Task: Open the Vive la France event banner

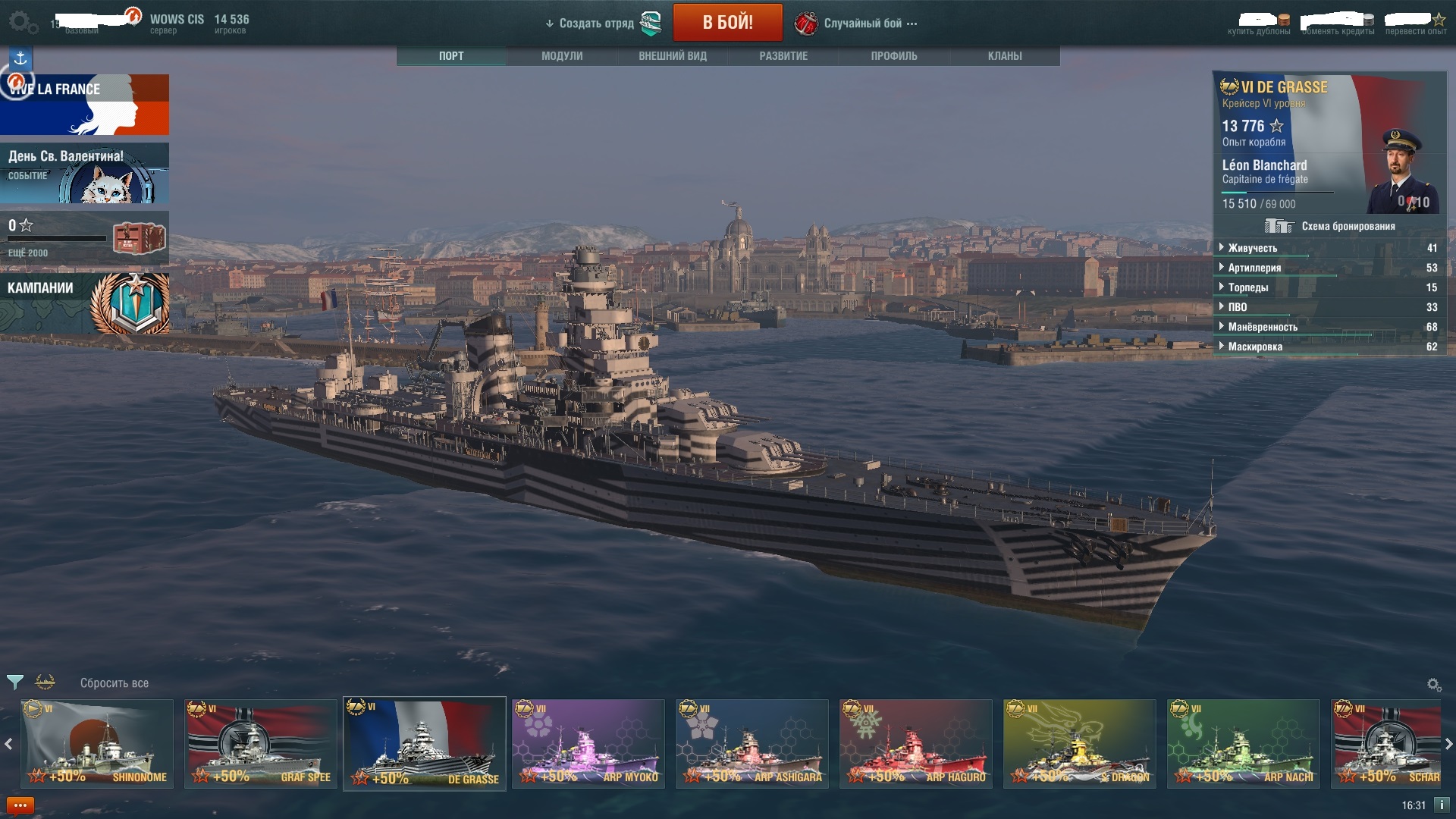Action: (x=85, y=105)
